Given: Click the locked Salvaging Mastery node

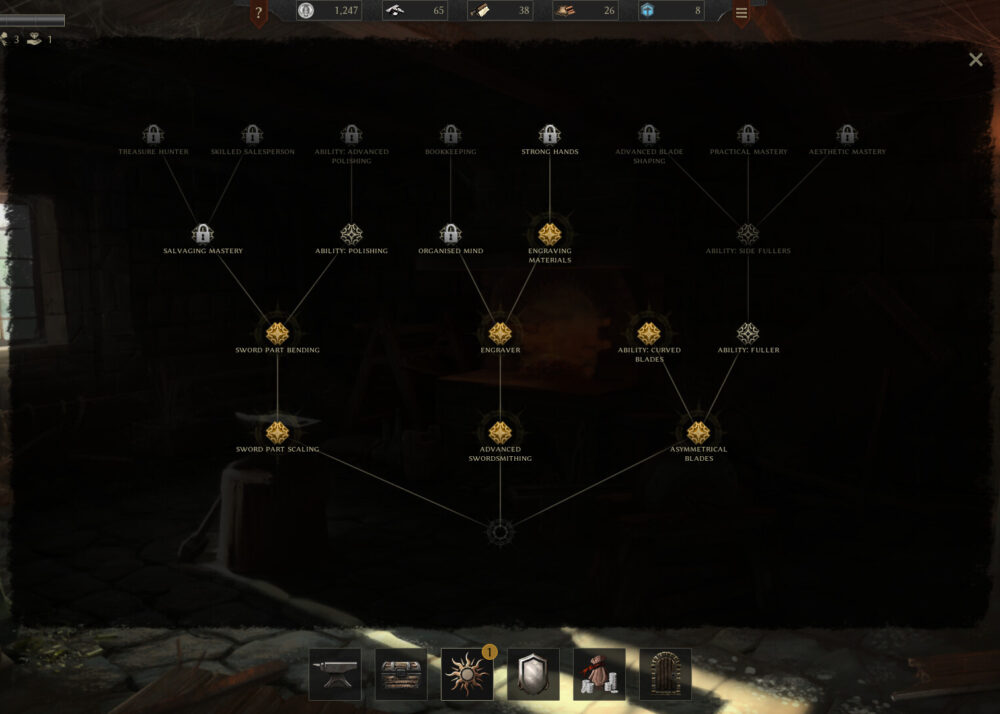Looking at the screenshot, I should tap(203, 234).
